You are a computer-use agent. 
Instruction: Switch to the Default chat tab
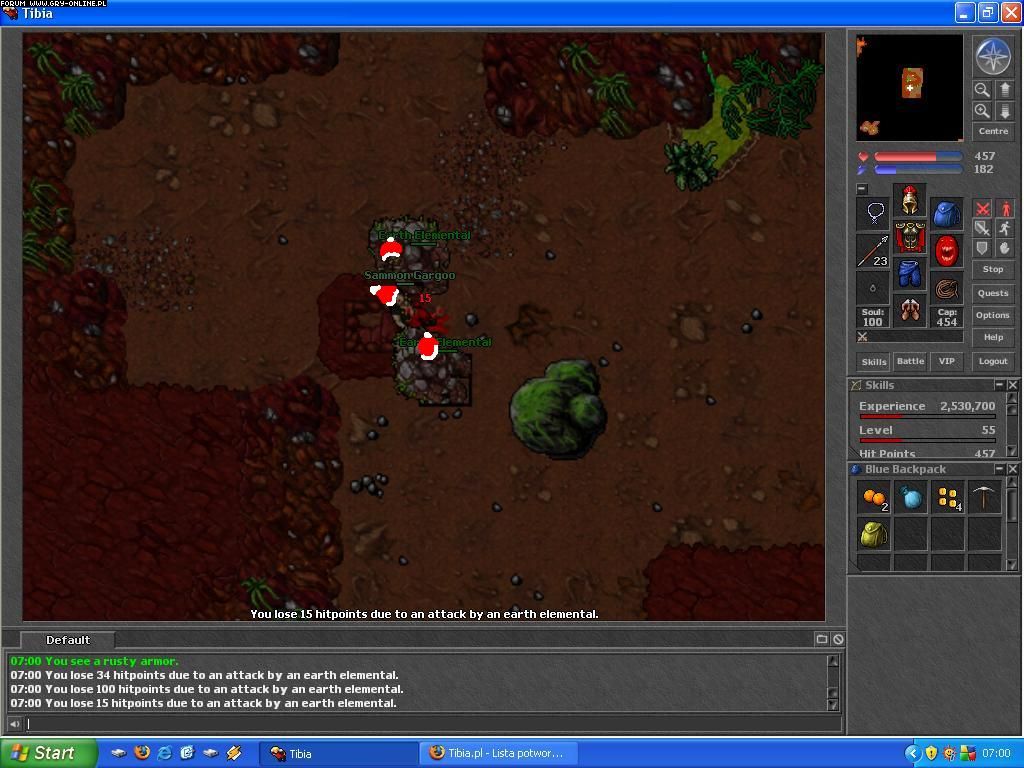(x=68, y=640)
